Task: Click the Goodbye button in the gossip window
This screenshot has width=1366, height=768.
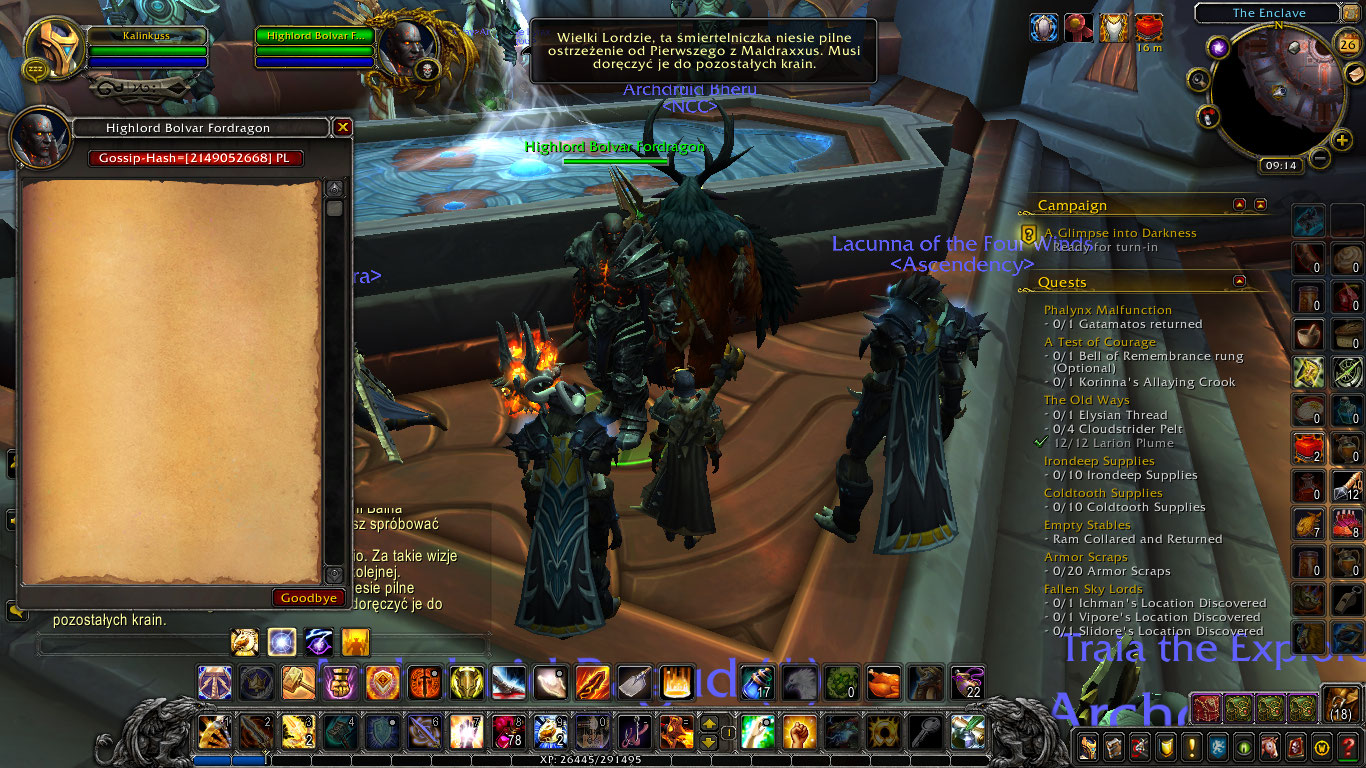Action: click(x=309, y=597)
